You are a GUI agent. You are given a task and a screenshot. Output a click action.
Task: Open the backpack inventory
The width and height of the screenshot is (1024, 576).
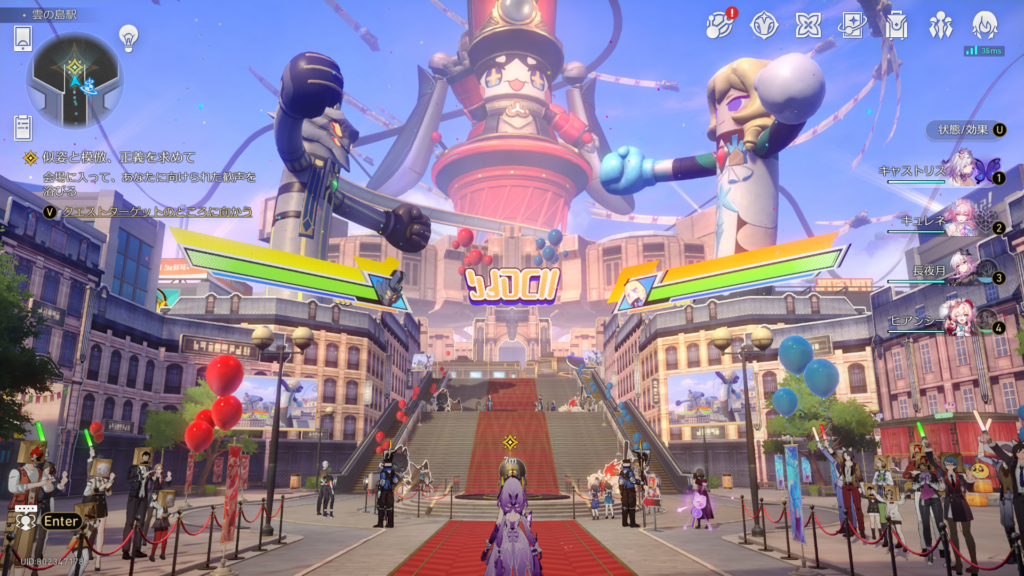896,25
